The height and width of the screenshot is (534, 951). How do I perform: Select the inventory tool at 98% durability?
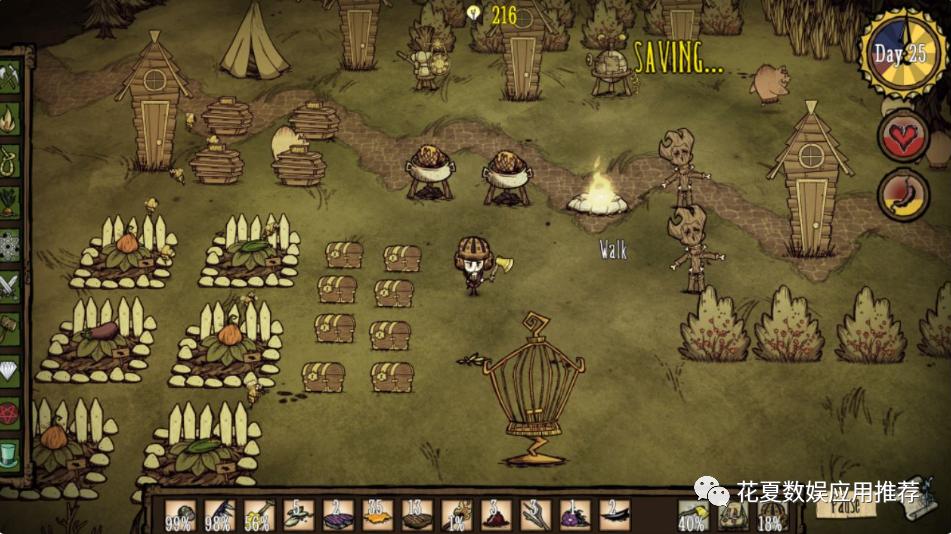(x=219, y=515)
